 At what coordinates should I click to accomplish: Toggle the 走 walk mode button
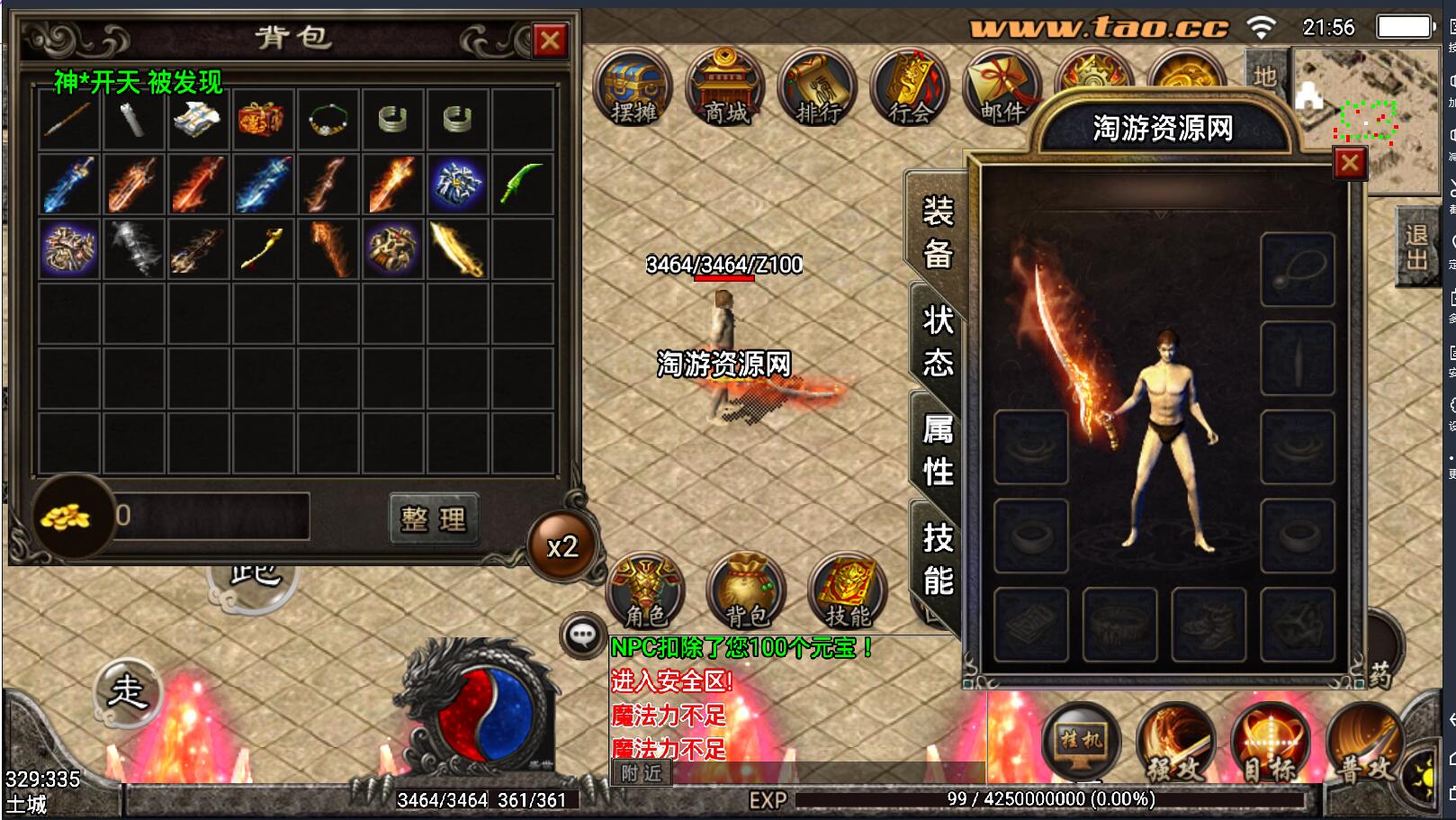127,691
